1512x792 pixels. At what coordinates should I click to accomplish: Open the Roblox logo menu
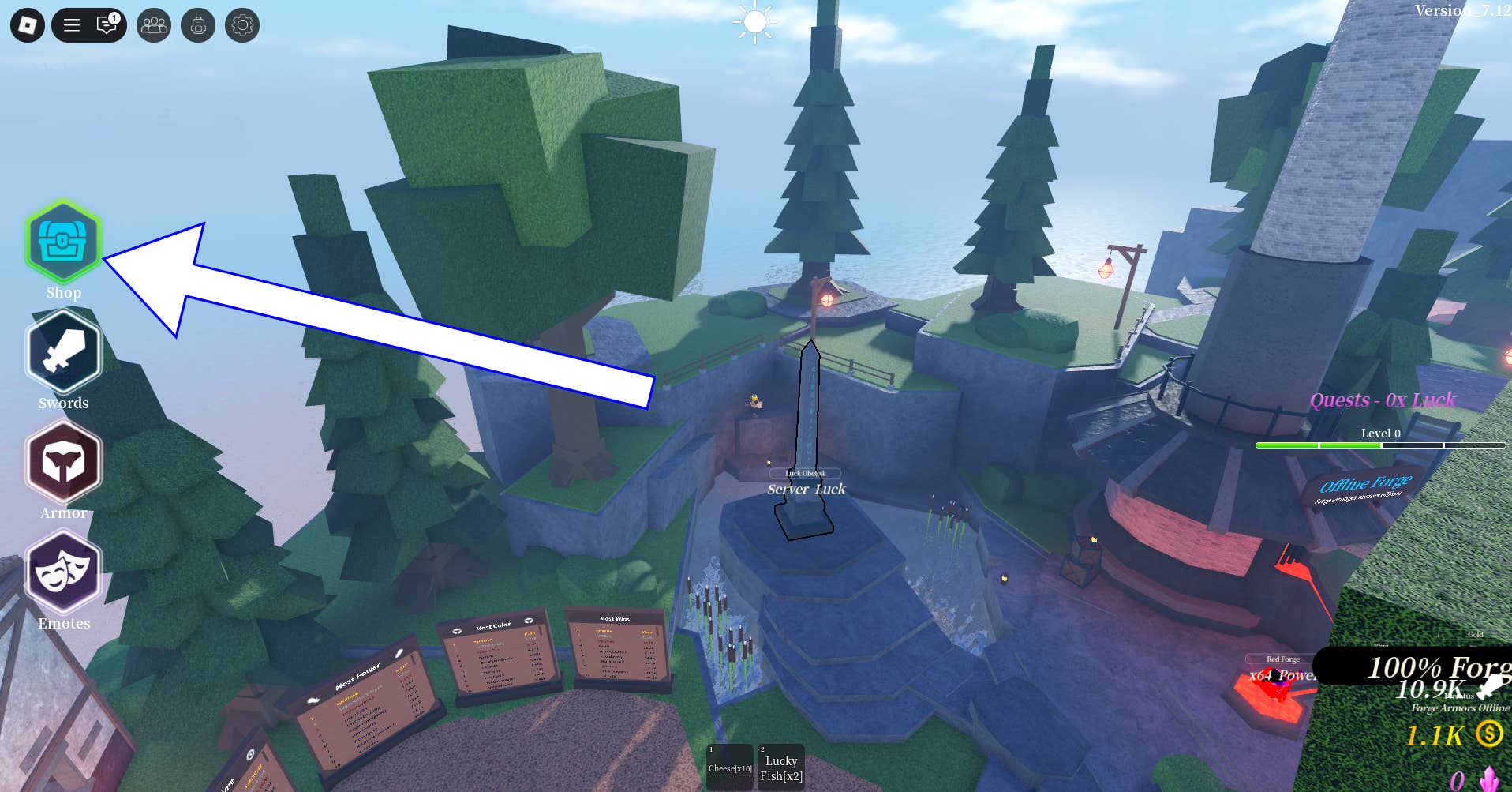click(x=28, y=25)
